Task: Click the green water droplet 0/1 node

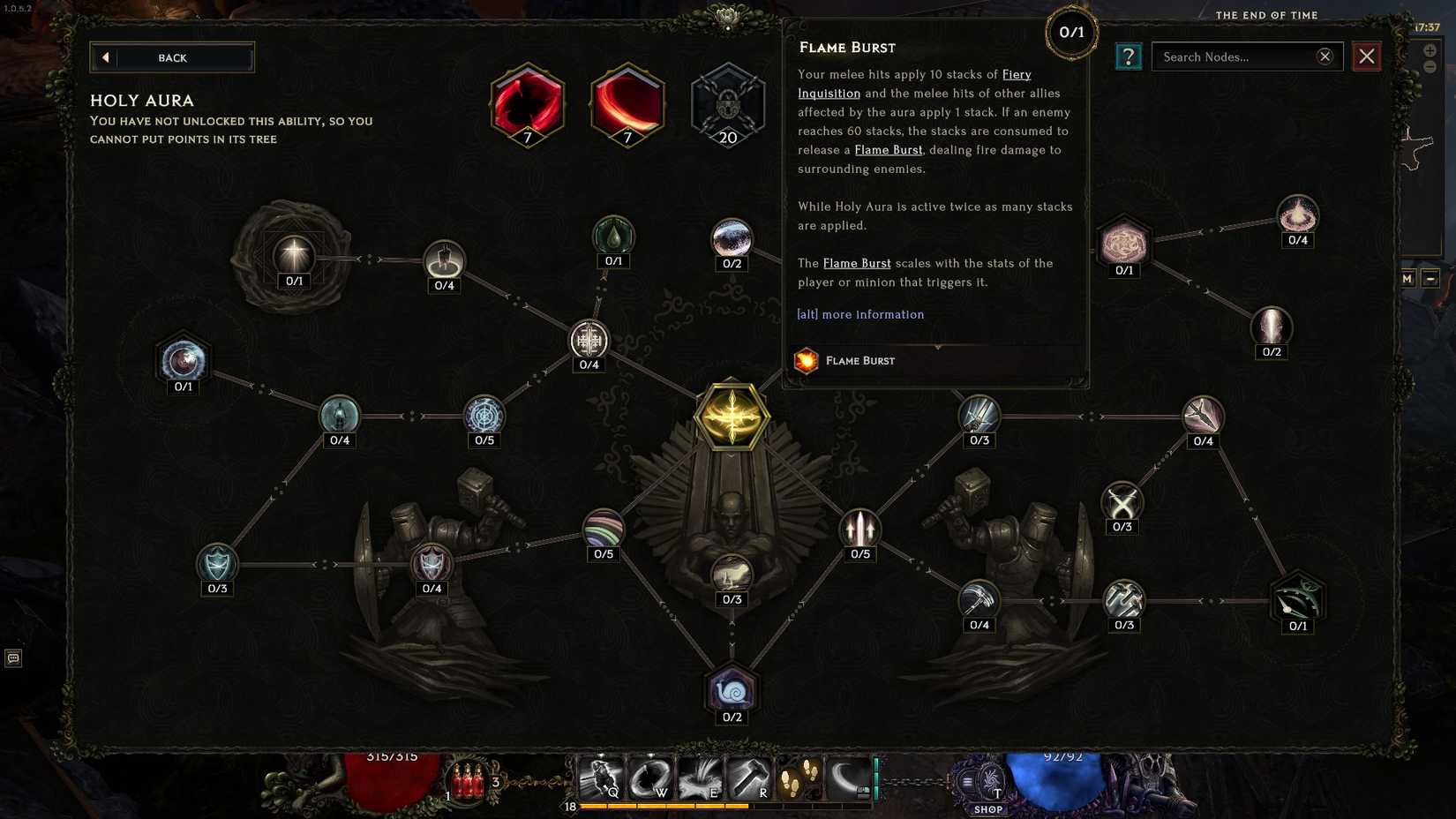Action: pyautogui.click(x=613, y=237)
